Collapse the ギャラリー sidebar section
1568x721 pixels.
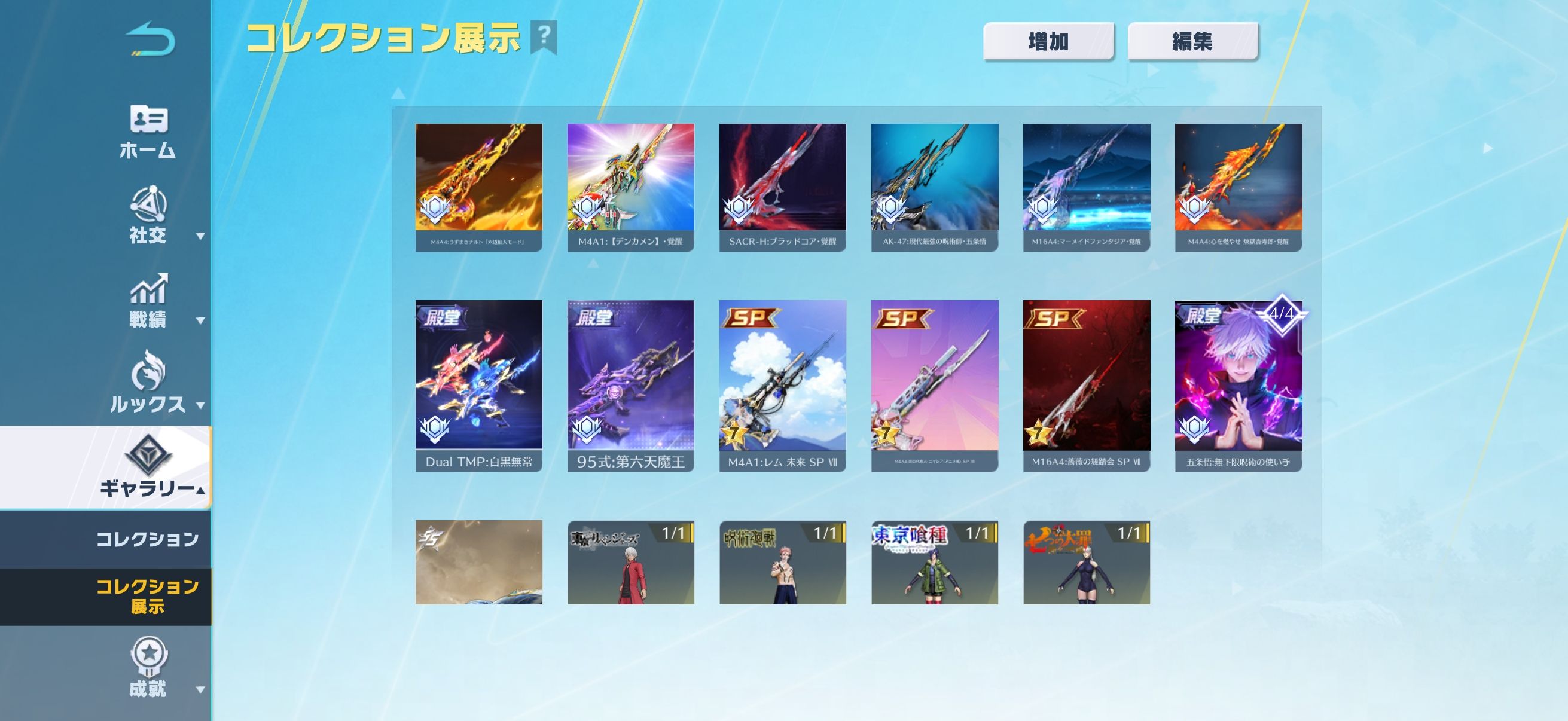point(148,468)
